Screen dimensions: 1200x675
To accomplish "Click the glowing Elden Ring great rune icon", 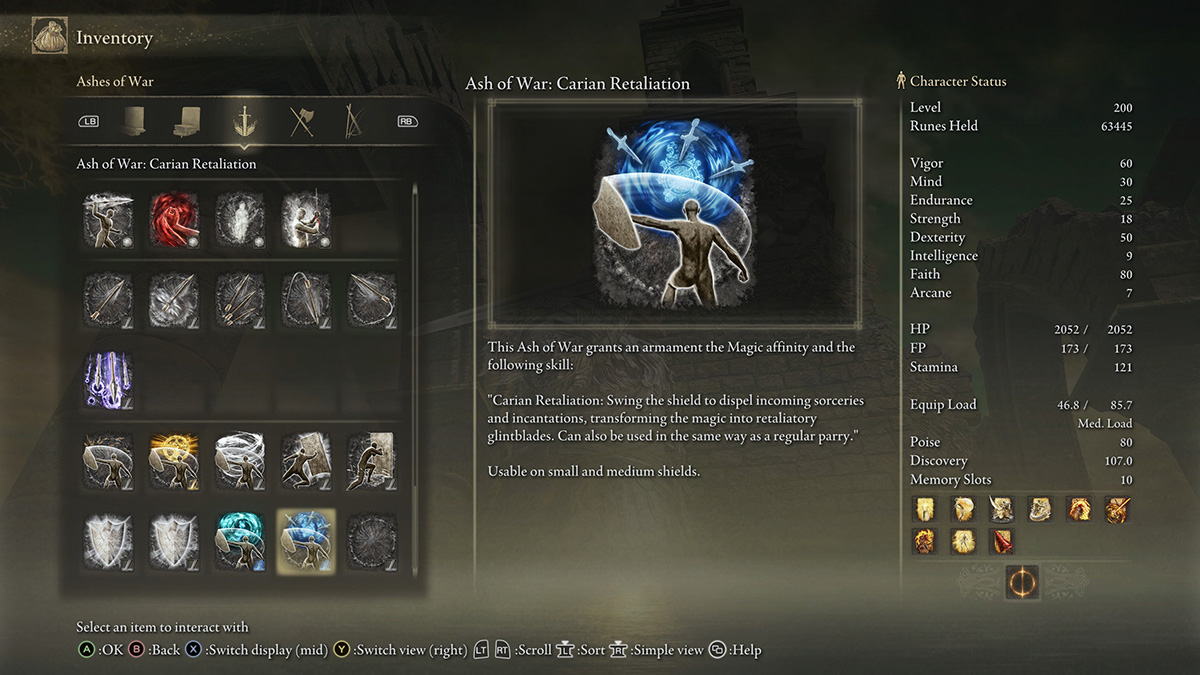I will (1022, 582).
